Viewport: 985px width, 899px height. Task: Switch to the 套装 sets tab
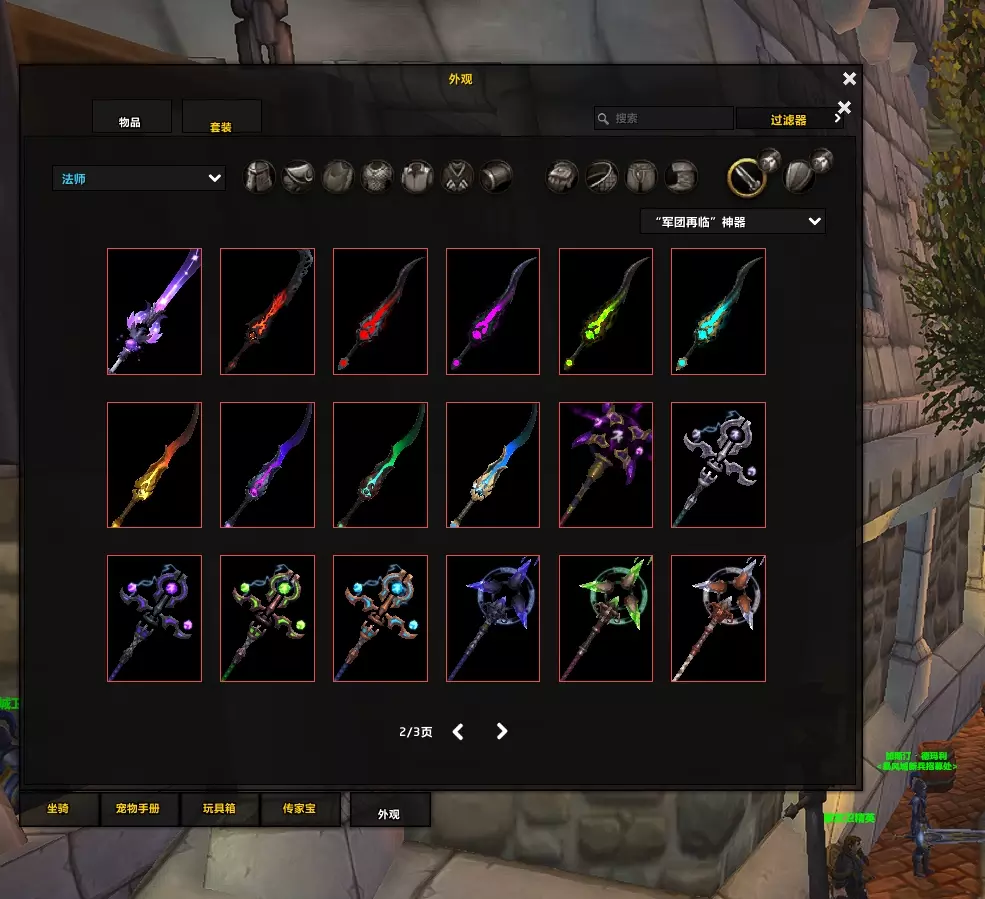click(x=221, y=120)
